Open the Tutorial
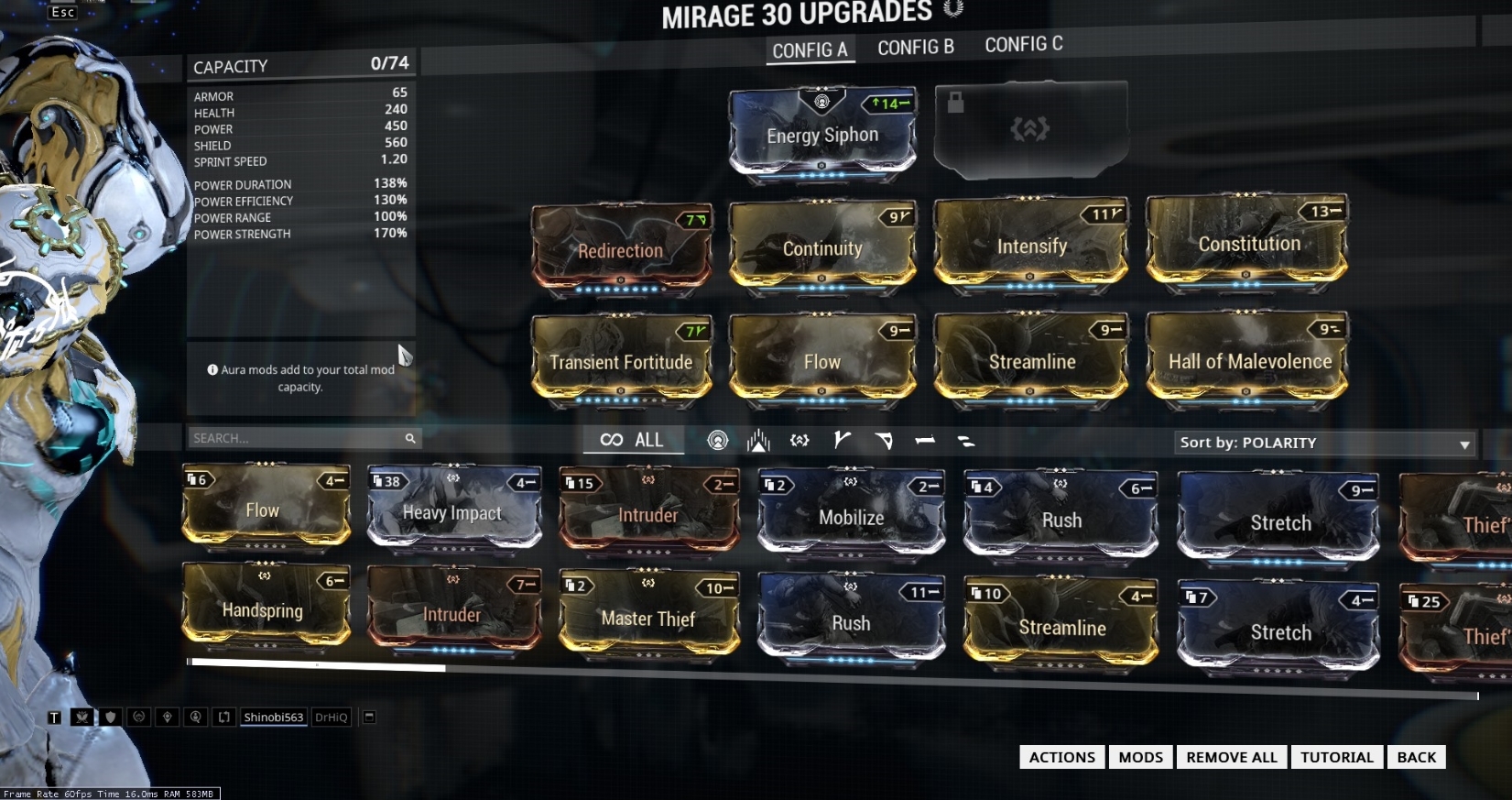The height and width of the screenshot is (800, 1512). coord(1336,757)
